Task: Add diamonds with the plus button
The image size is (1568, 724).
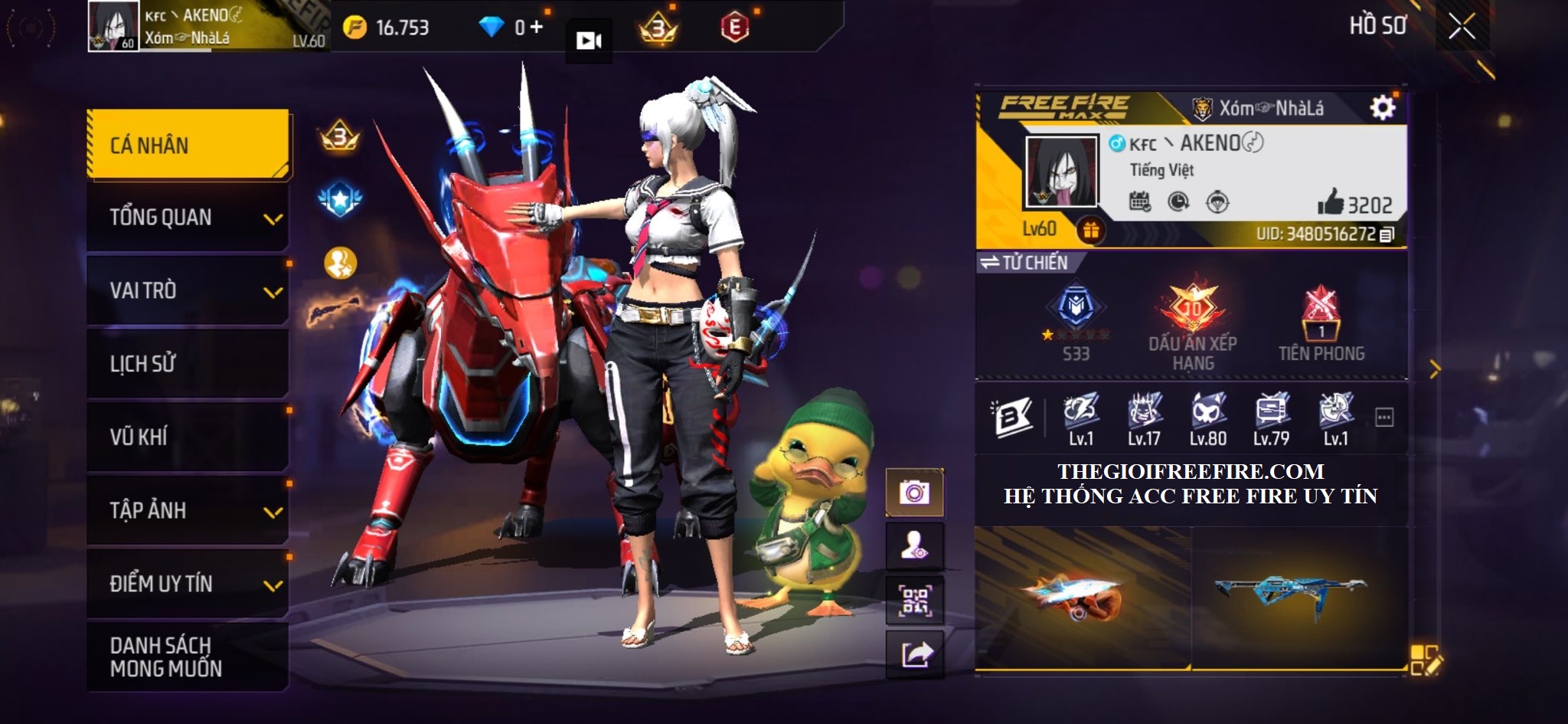Action: coord(536,28)
